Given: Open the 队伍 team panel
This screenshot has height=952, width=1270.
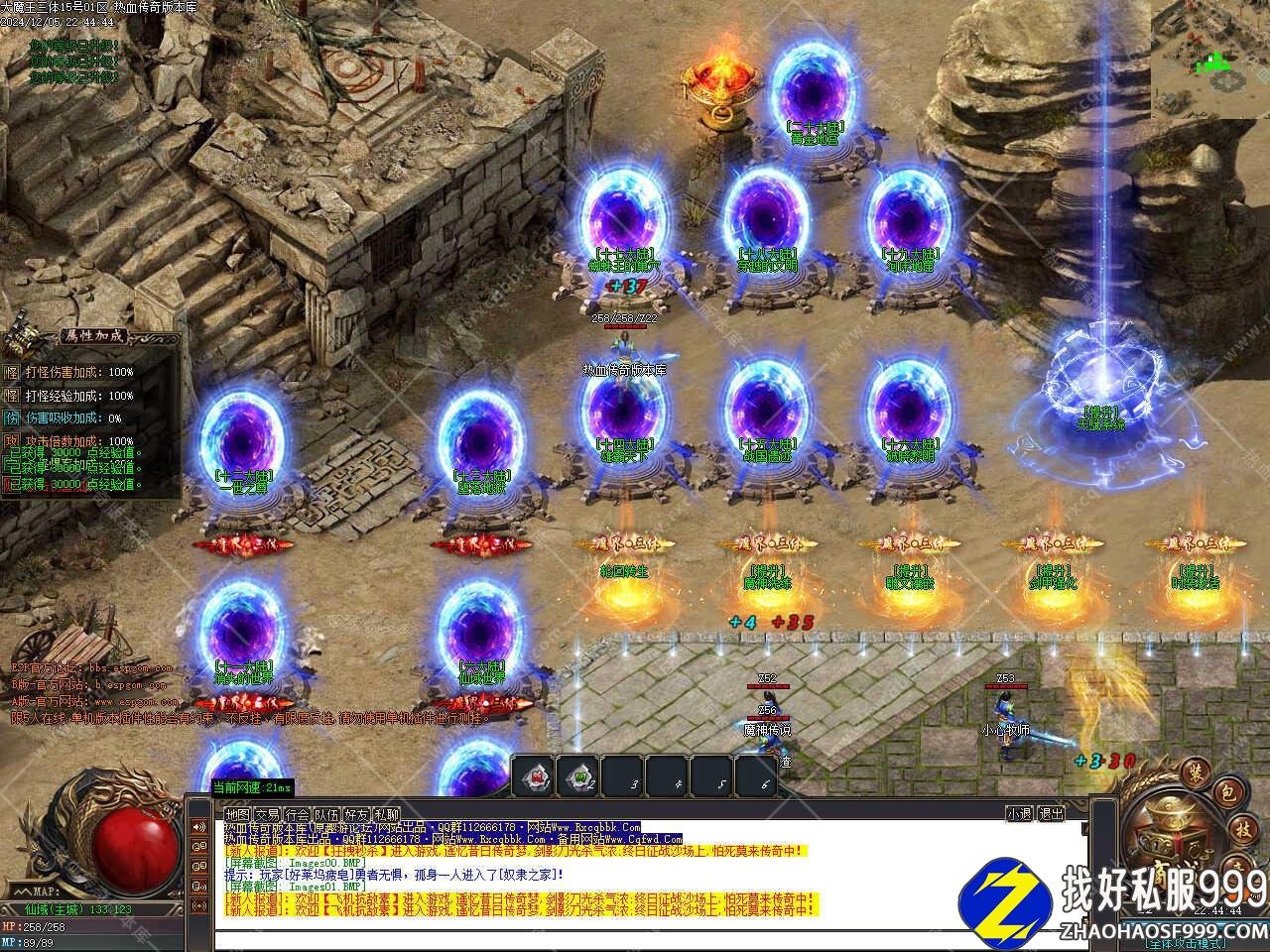Looking at the screenshot, I should (326, 813).
